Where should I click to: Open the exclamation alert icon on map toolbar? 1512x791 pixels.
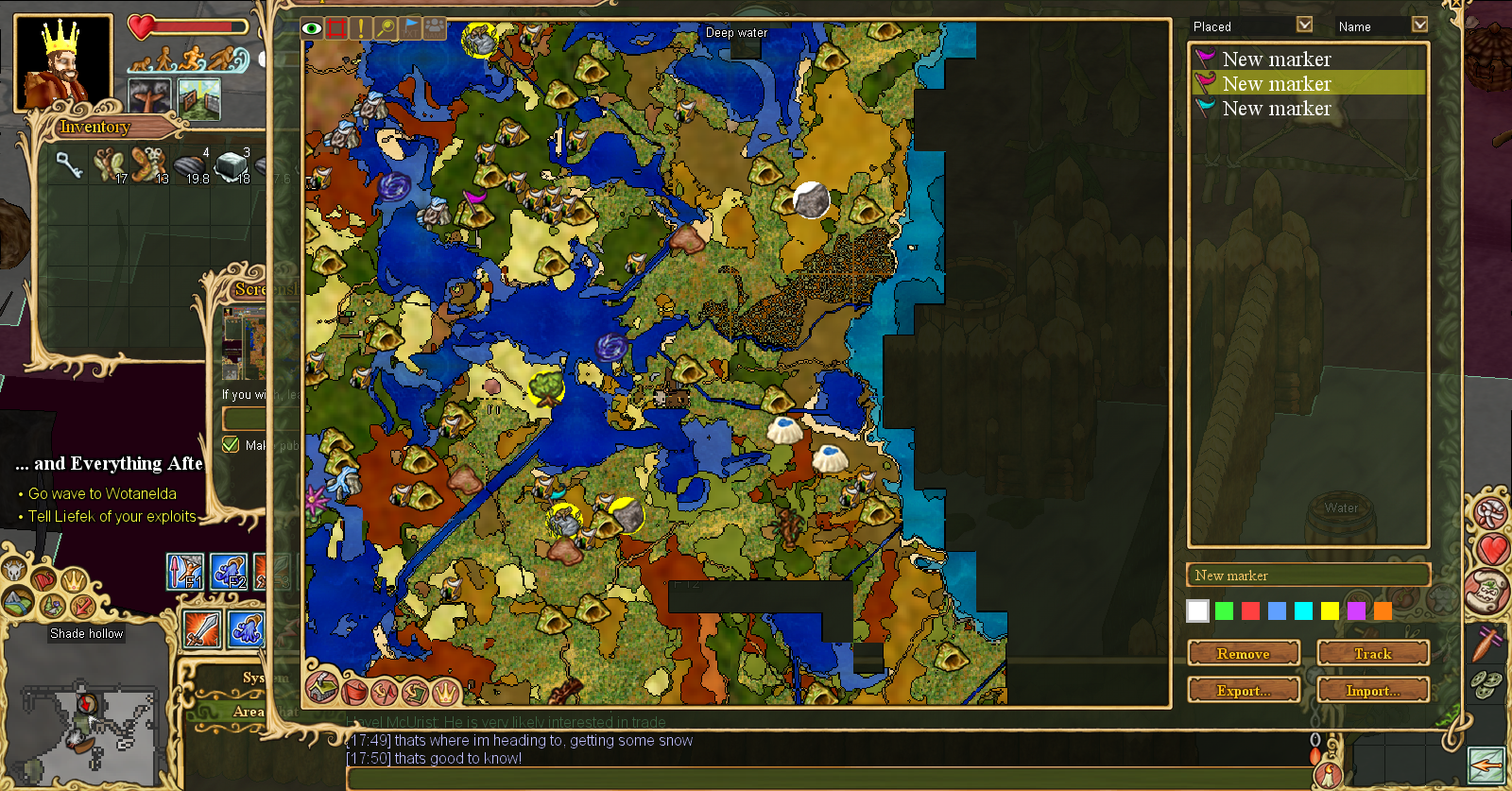(360, 28)
